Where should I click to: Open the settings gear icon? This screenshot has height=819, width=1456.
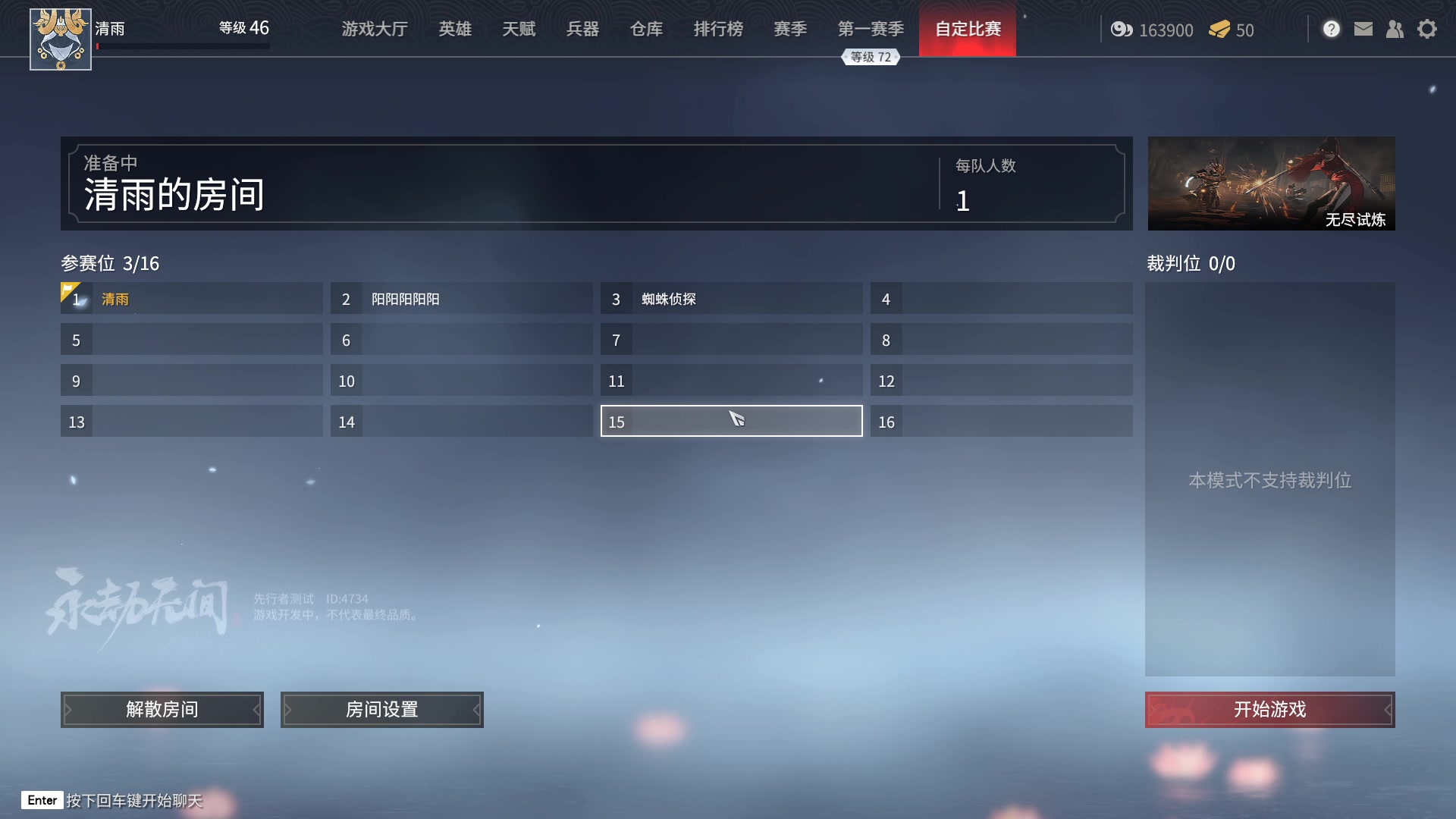point(1428,29)
